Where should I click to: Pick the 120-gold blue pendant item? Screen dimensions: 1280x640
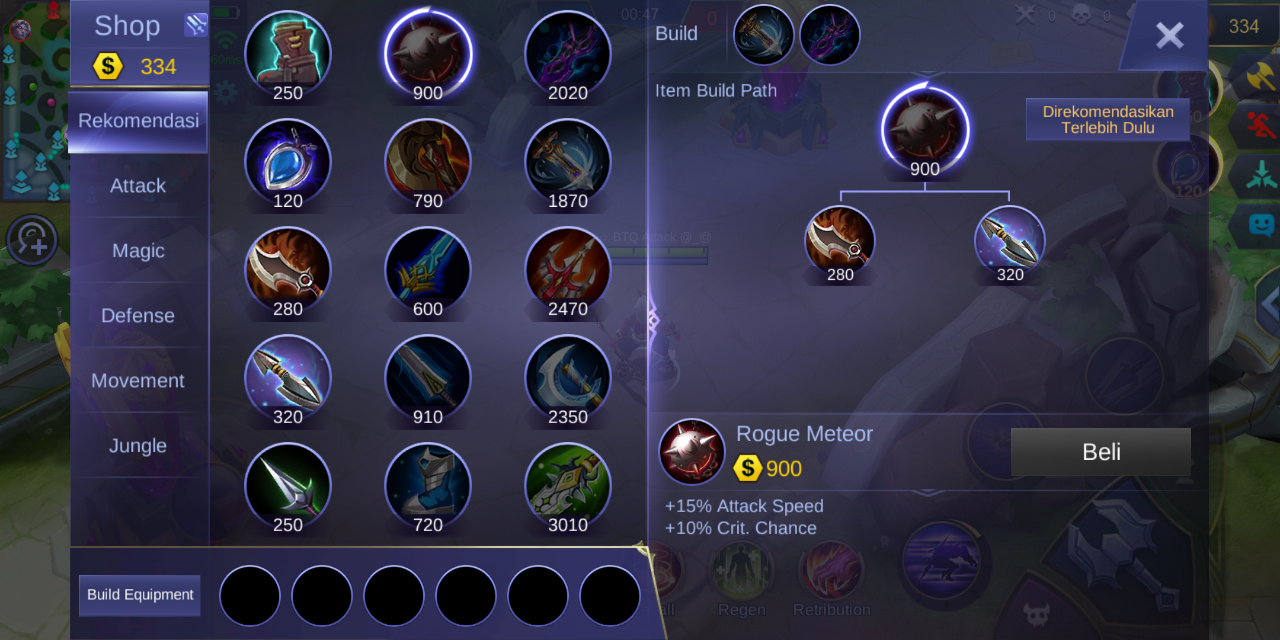(288, 161)
